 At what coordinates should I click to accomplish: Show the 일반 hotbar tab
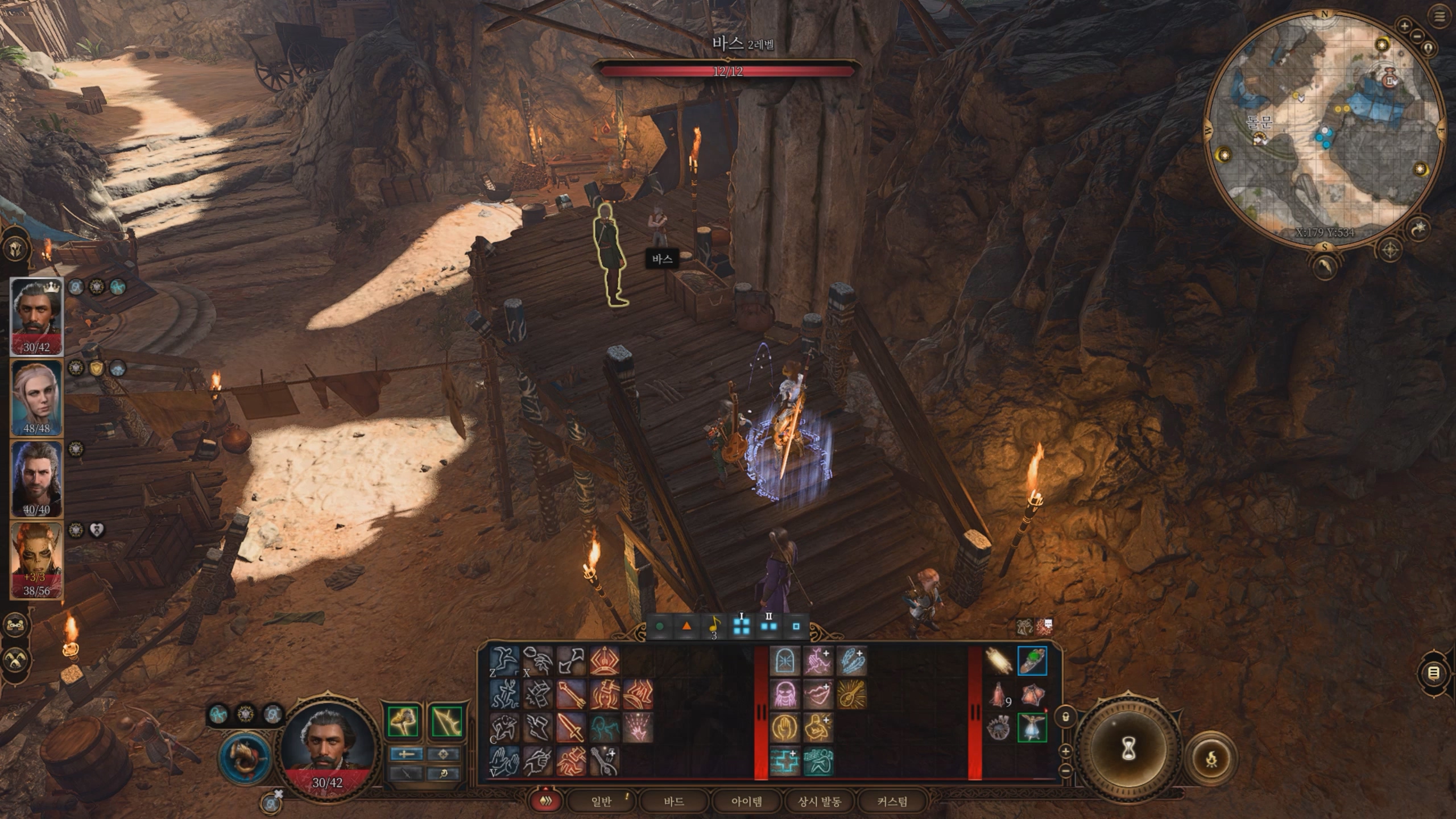click(601, 802)
